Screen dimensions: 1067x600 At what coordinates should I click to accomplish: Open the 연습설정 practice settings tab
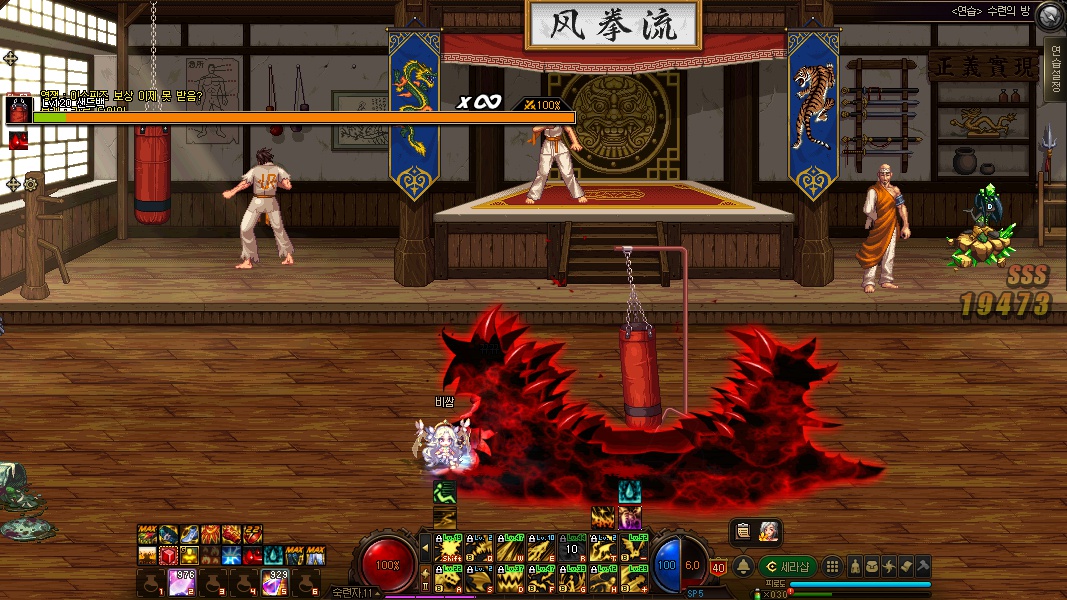coord(1054,68)
